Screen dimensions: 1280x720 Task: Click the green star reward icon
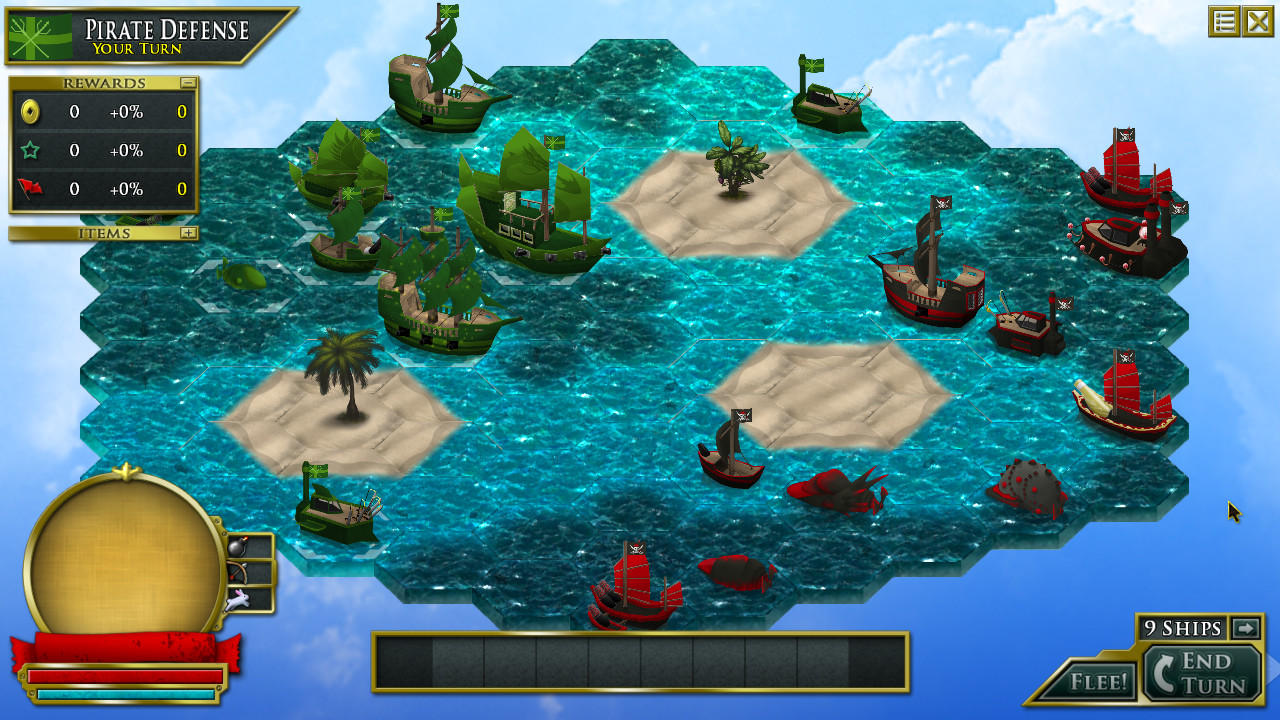(30, 151)
